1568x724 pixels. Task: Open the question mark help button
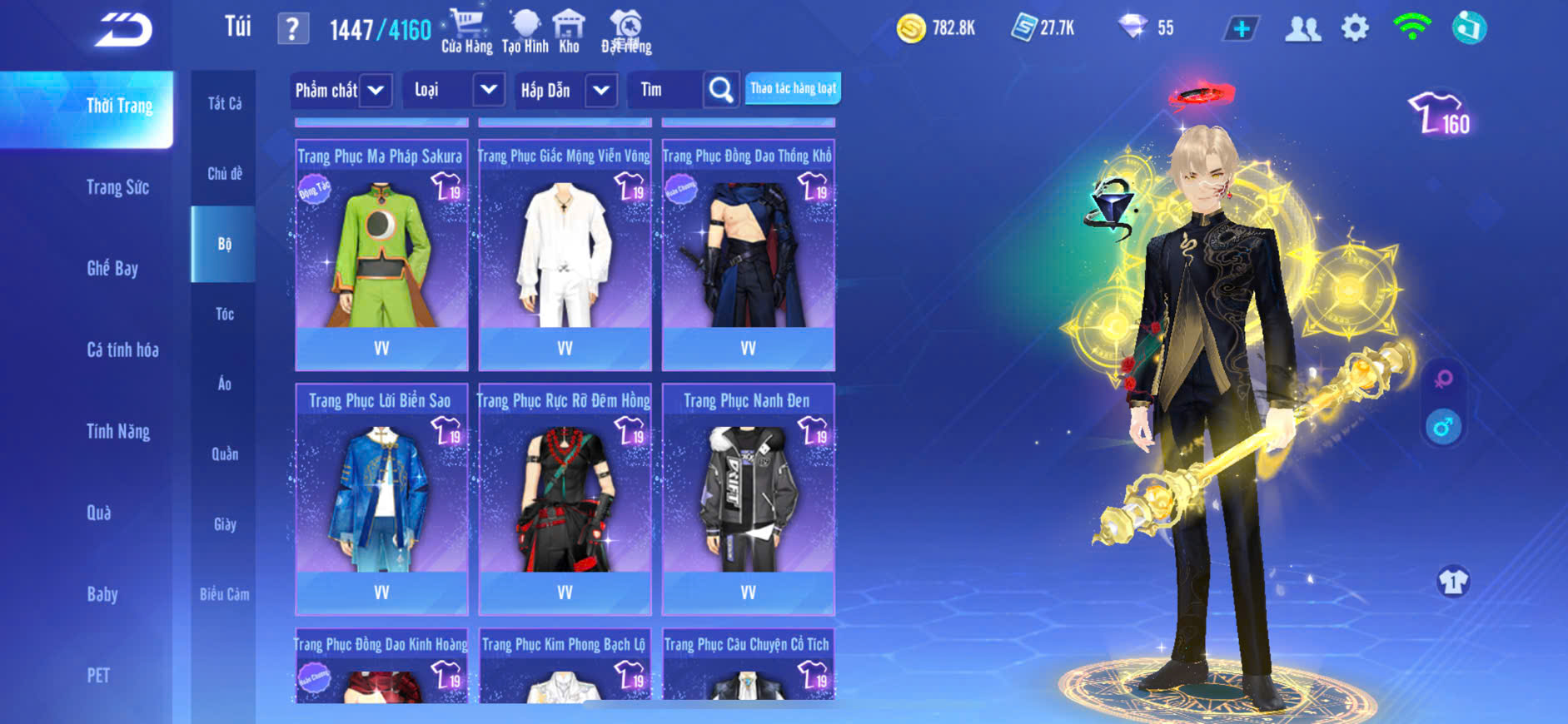pyautogui.click(x=292, y=30)
